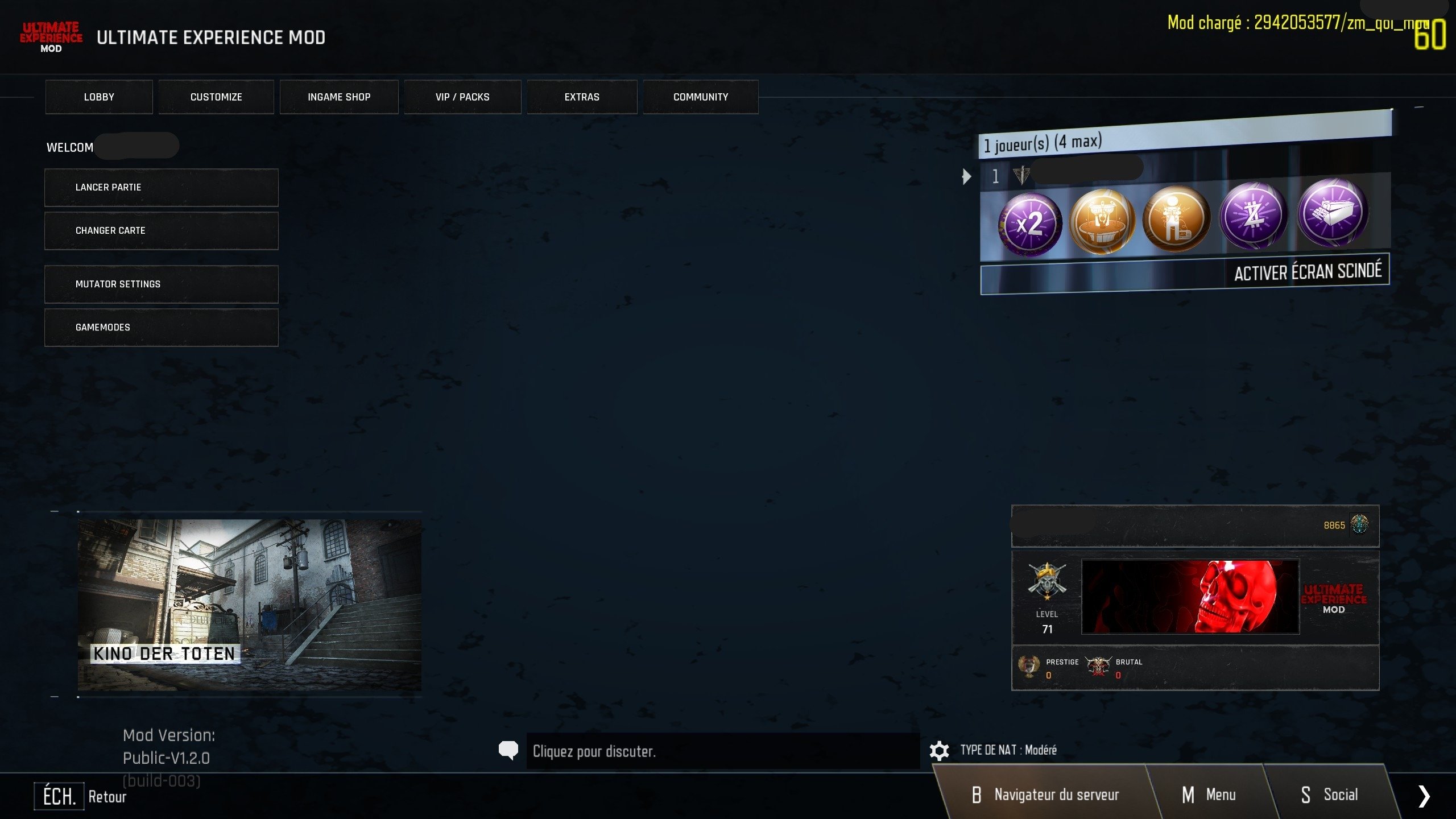Screen dimensions: 1456x819
Task: Open Mutator Settings
Action: 162,284
